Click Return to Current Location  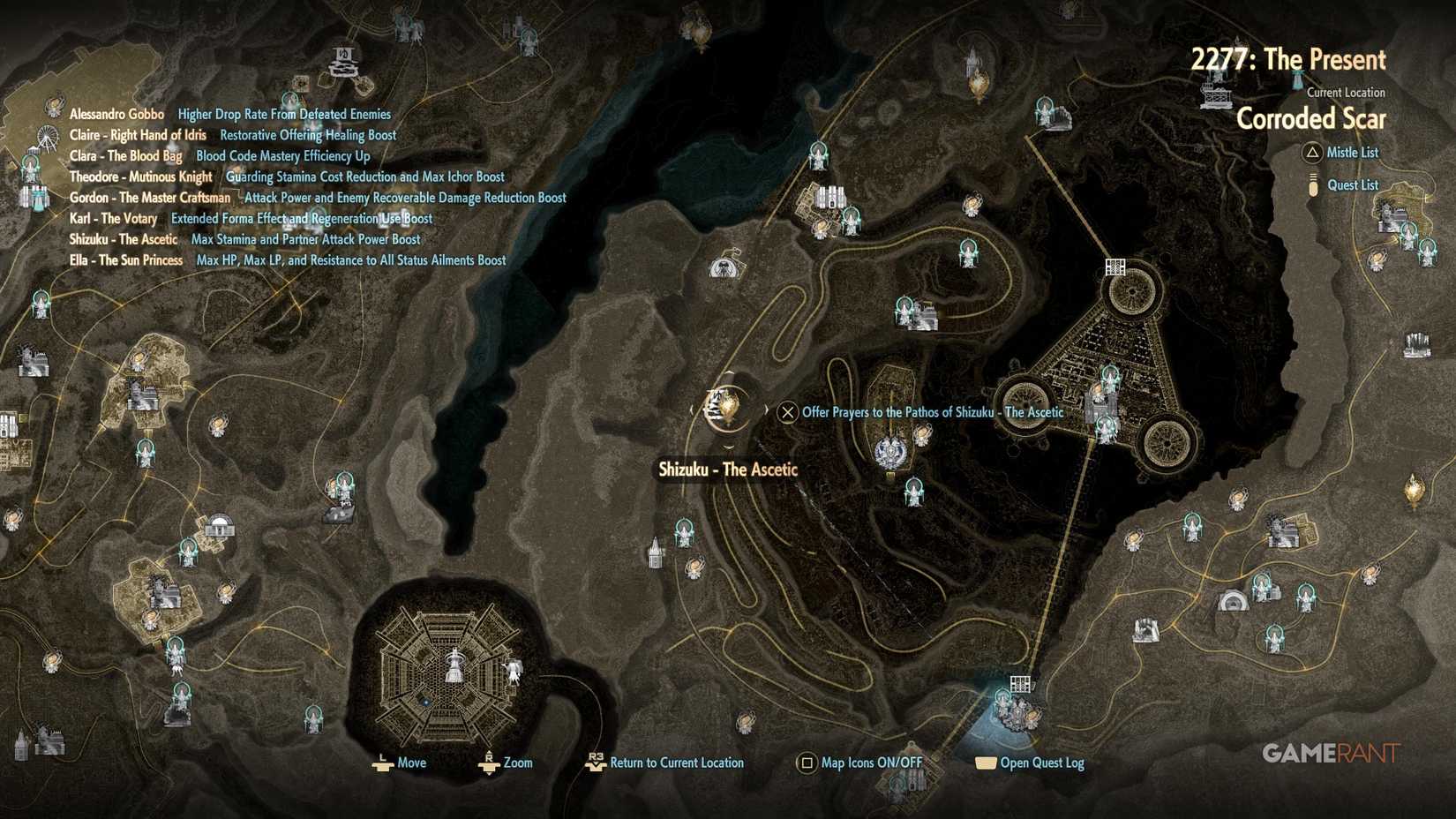point(675,762)
